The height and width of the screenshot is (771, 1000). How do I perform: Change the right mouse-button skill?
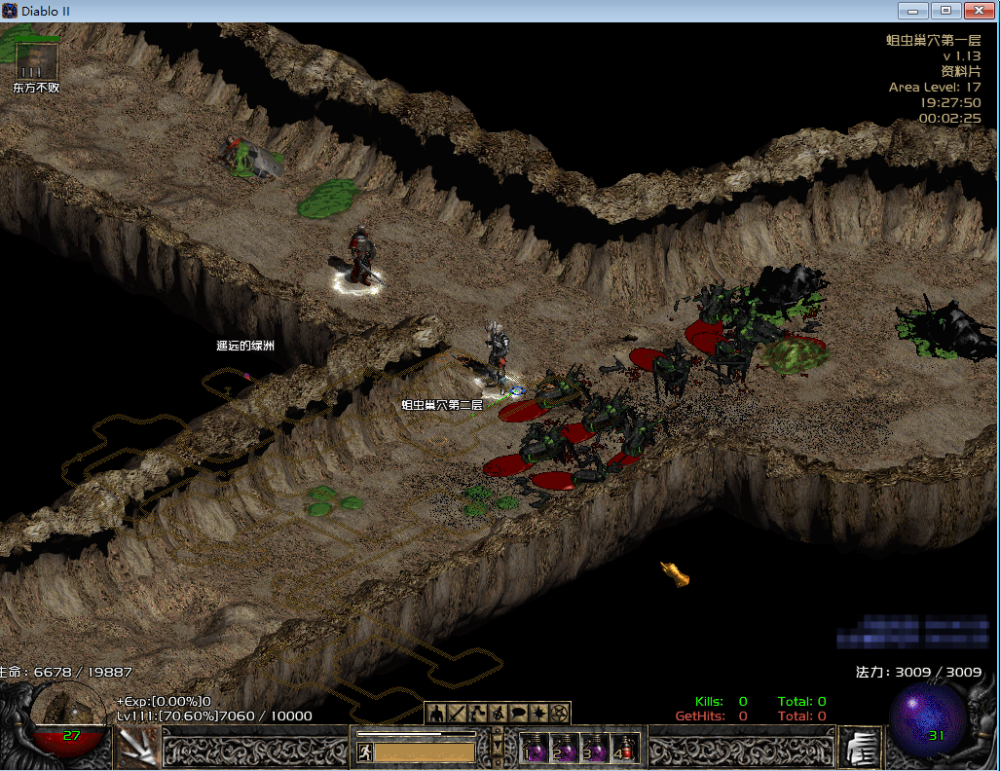(862, 746)
